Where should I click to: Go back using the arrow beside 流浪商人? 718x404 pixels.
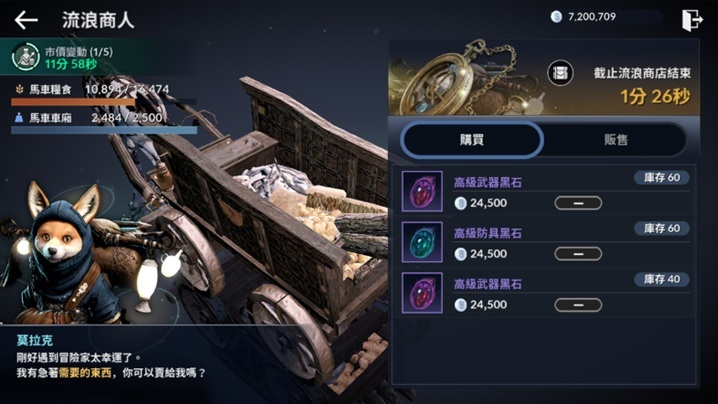point(26,20)
